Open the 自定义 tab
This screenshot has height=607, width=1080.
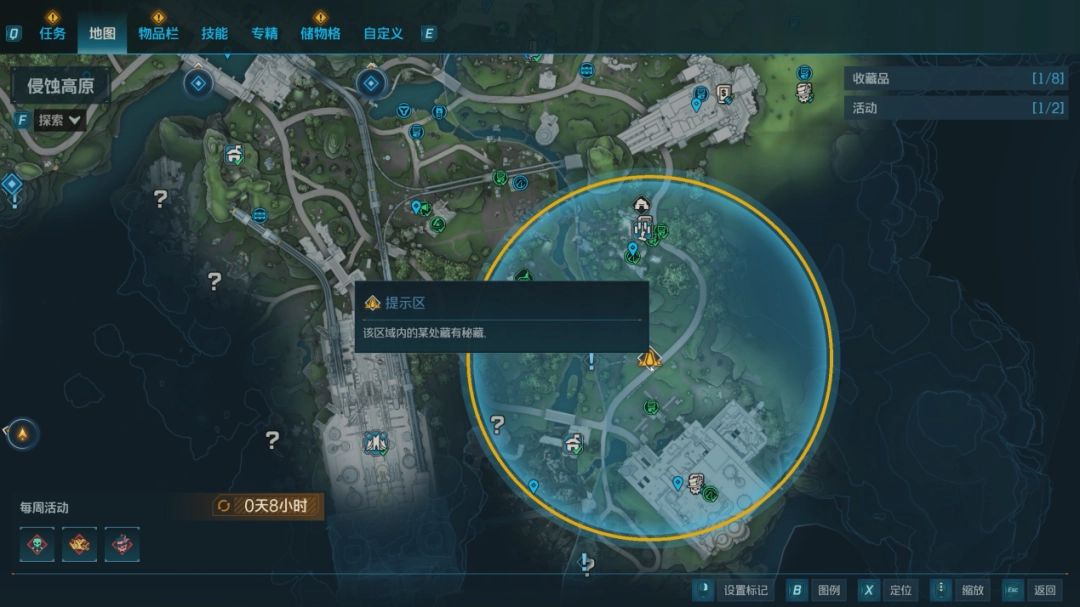(x=383, y=33)
